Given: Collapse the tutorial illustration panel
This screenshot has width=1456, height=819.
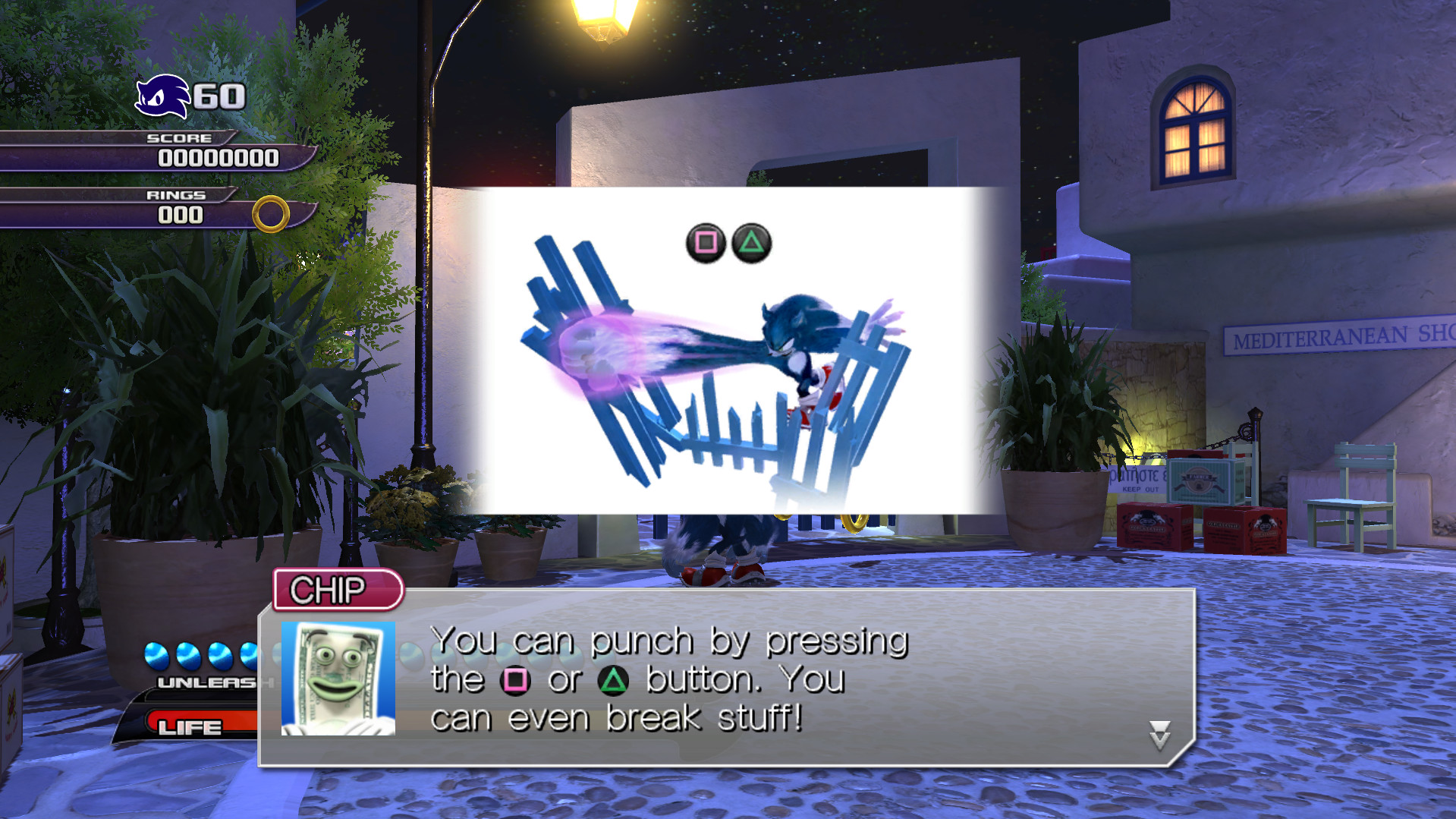Looking at the screenshot, I should coord(728,349).
